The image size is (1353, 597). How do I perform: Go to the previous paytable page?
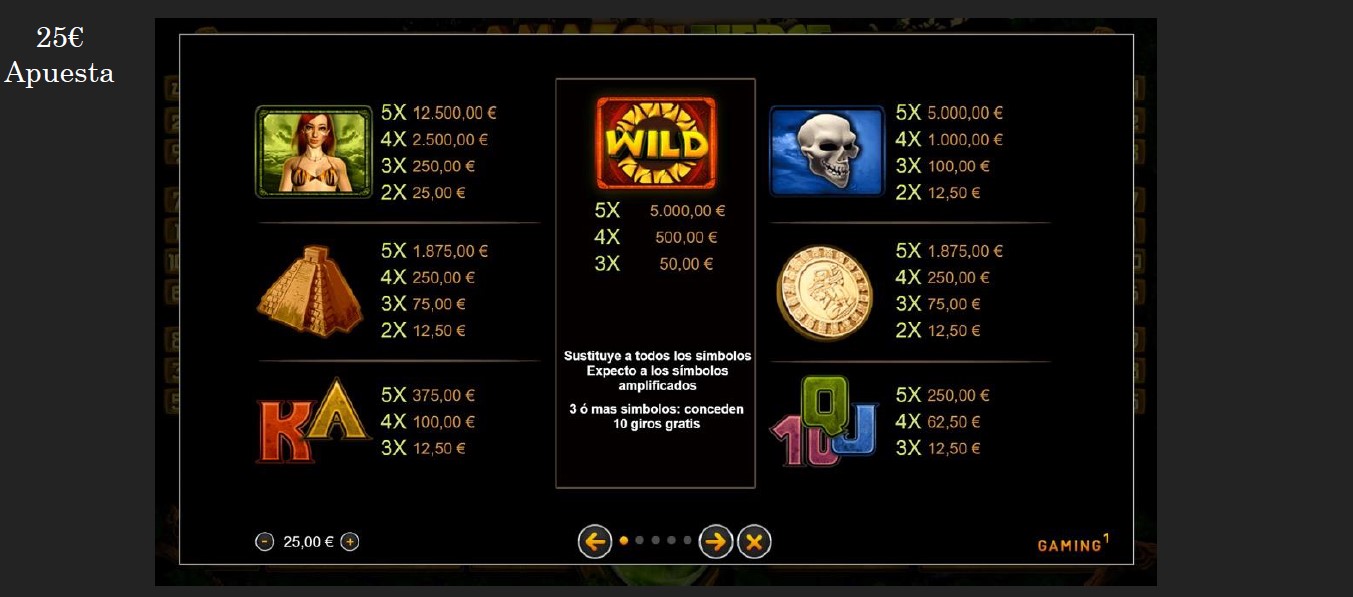click(595, 542)
